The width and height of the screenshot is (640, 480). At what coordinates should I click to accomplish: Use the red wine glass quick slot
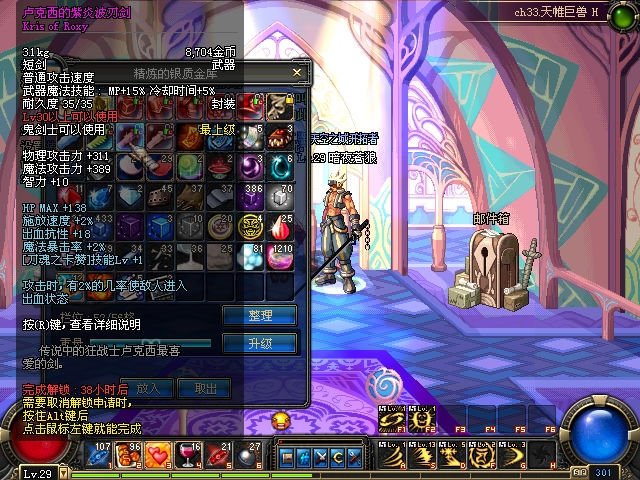point(187,456)
